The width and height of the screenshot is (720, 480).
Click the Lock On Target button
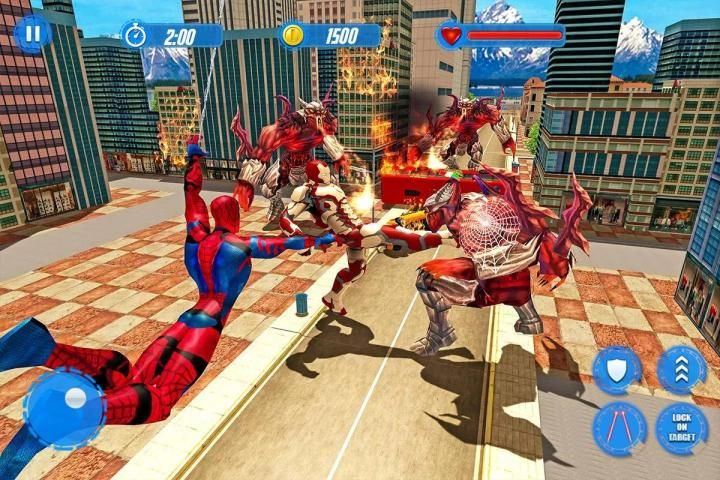tap(682, 430)
